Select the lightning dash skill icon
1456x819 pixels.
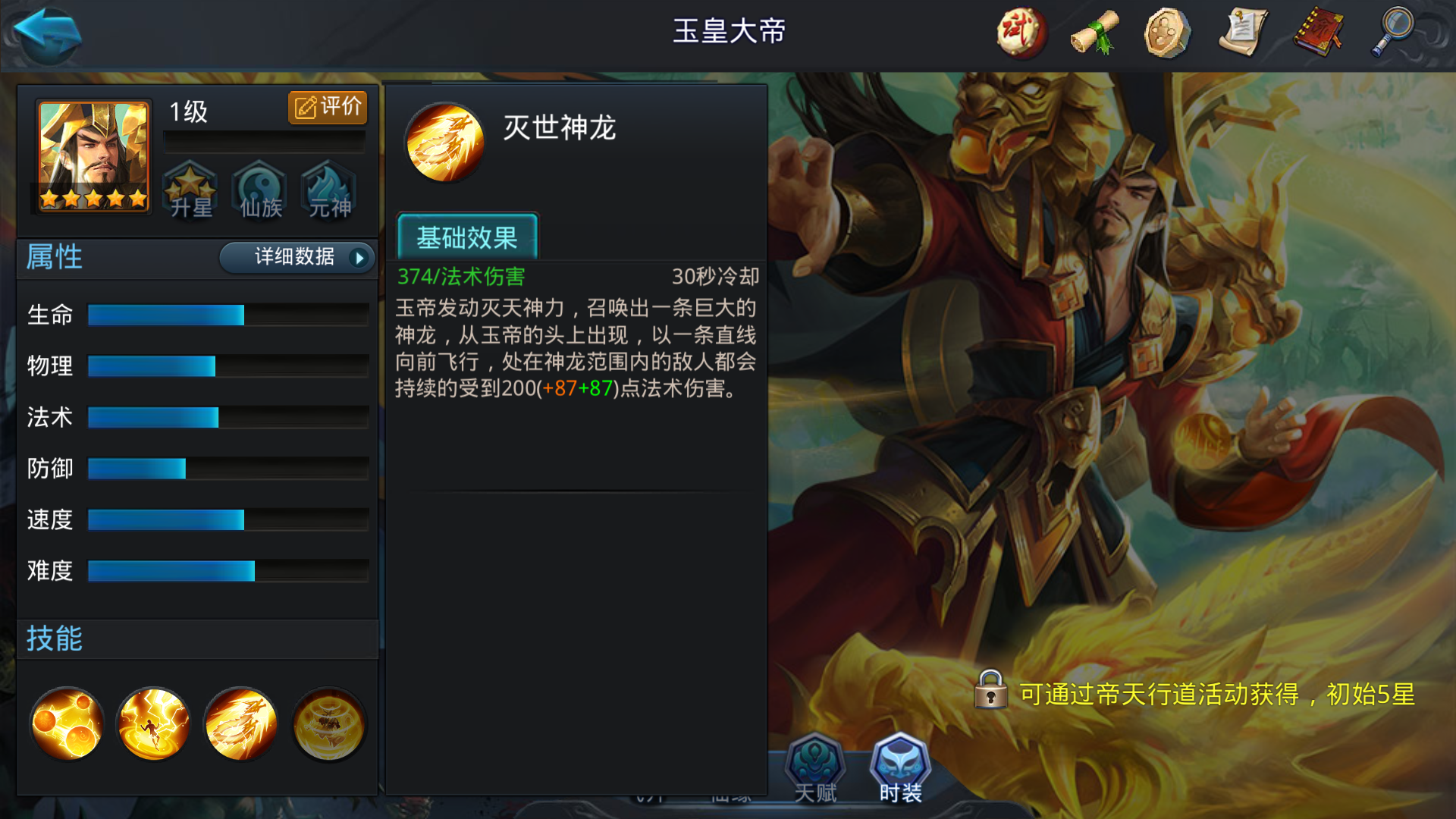coord(153,724)
